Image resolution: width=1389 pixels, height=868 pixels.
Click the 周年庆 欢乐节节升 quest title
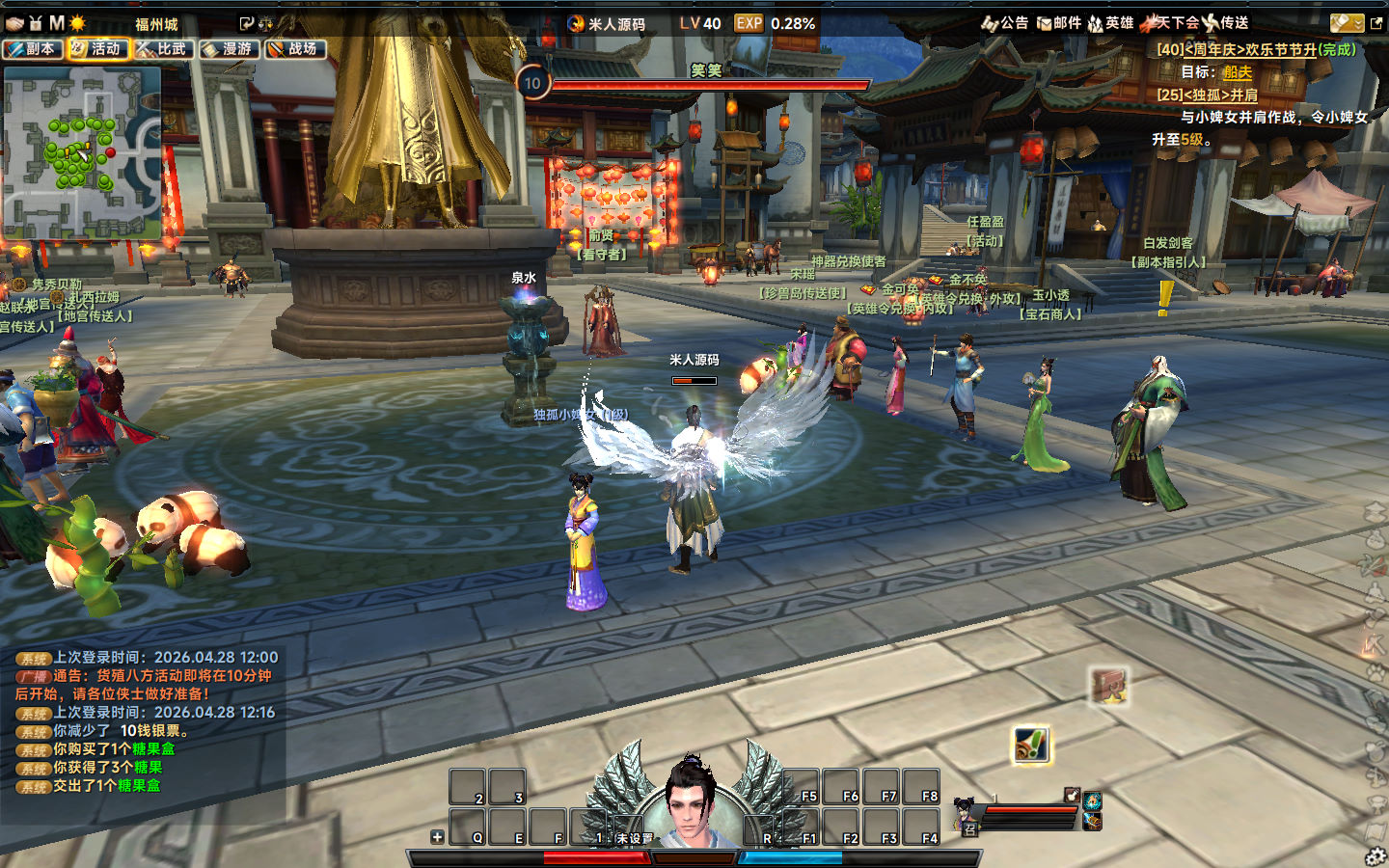click(x=1256, y=49)
